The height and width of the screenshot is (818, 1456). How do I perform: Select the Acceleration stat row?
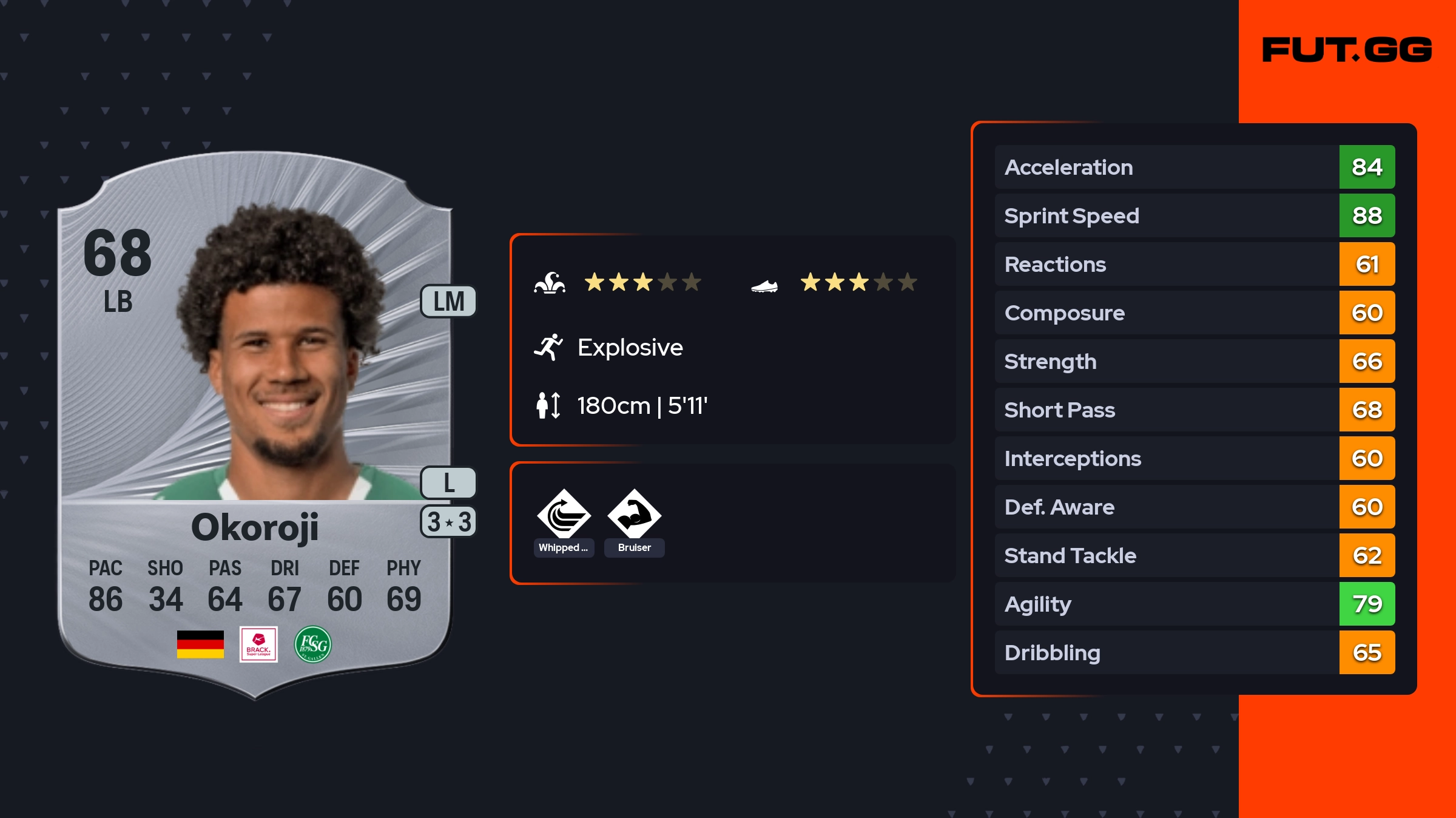click(x=1194, y=167)
